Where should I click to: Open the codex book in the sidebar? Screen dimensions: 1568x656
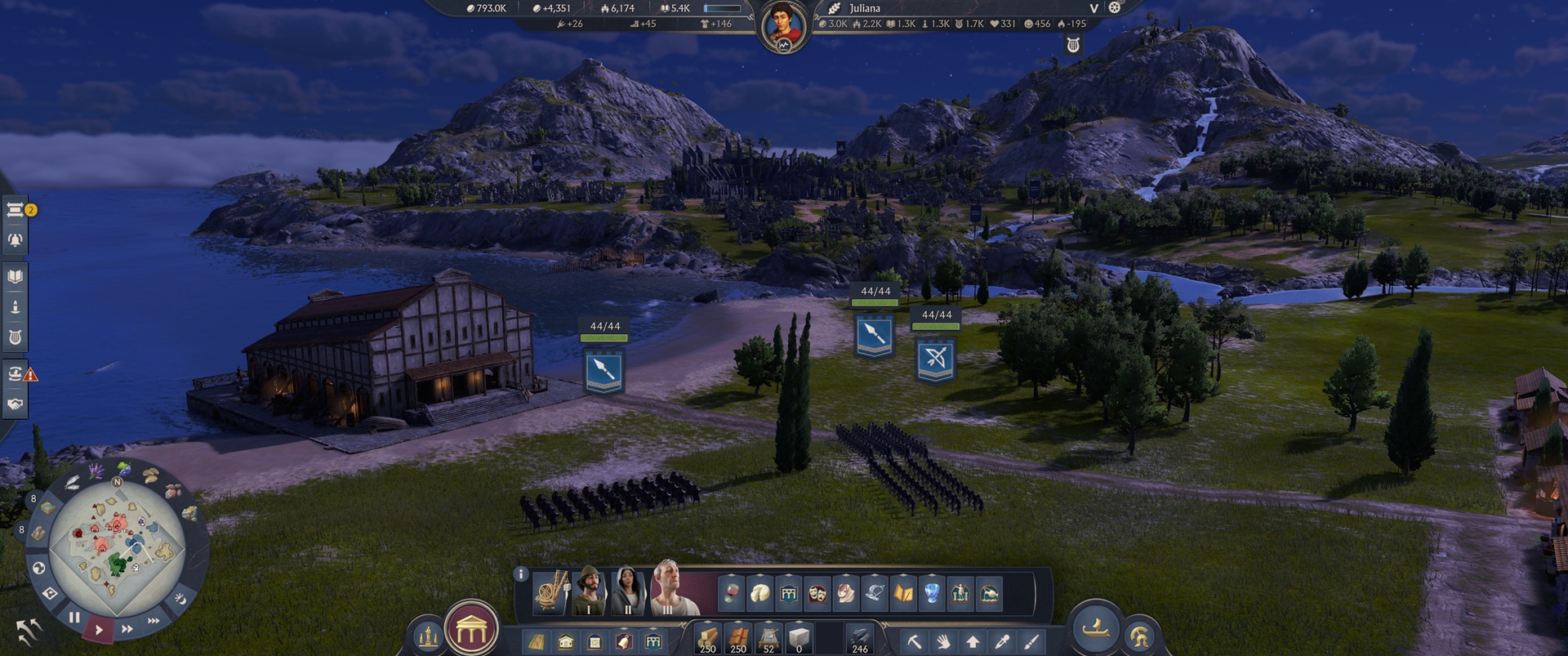pyautogui.click(x=14, y=275)
